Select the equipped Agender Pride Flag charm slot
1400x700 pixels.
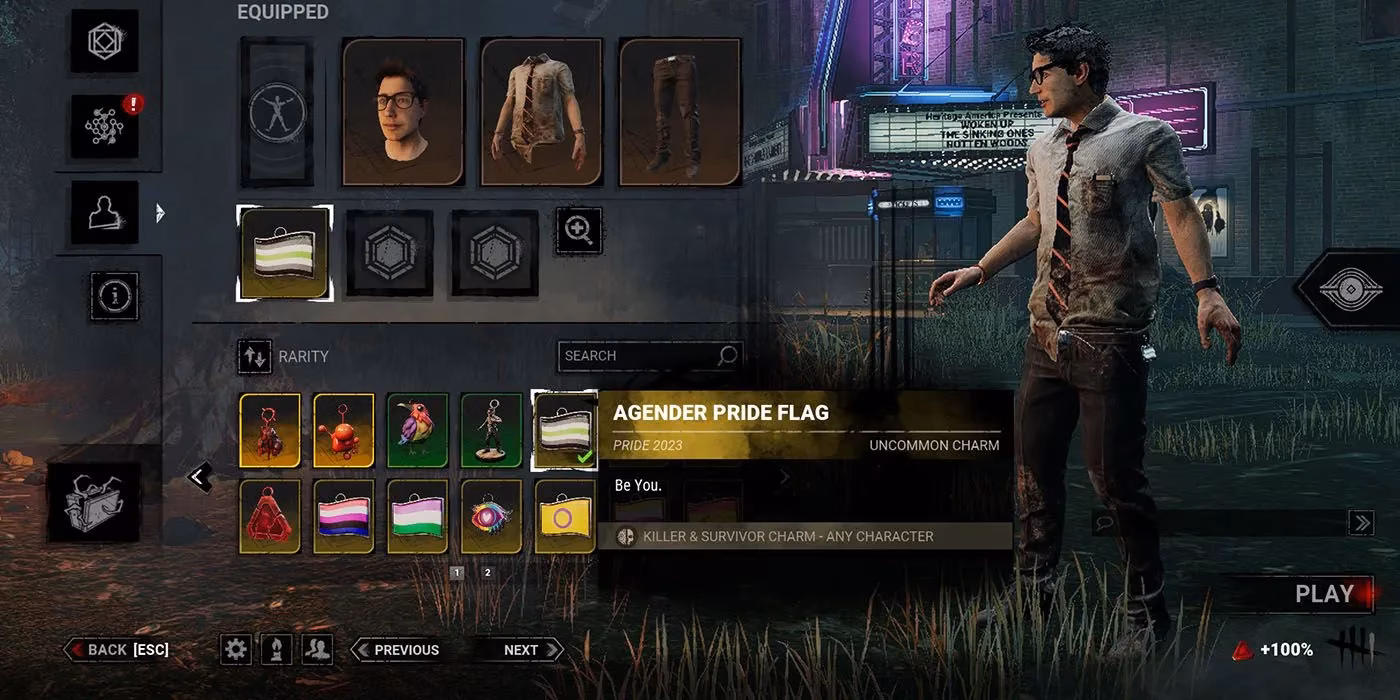(285, 253)
